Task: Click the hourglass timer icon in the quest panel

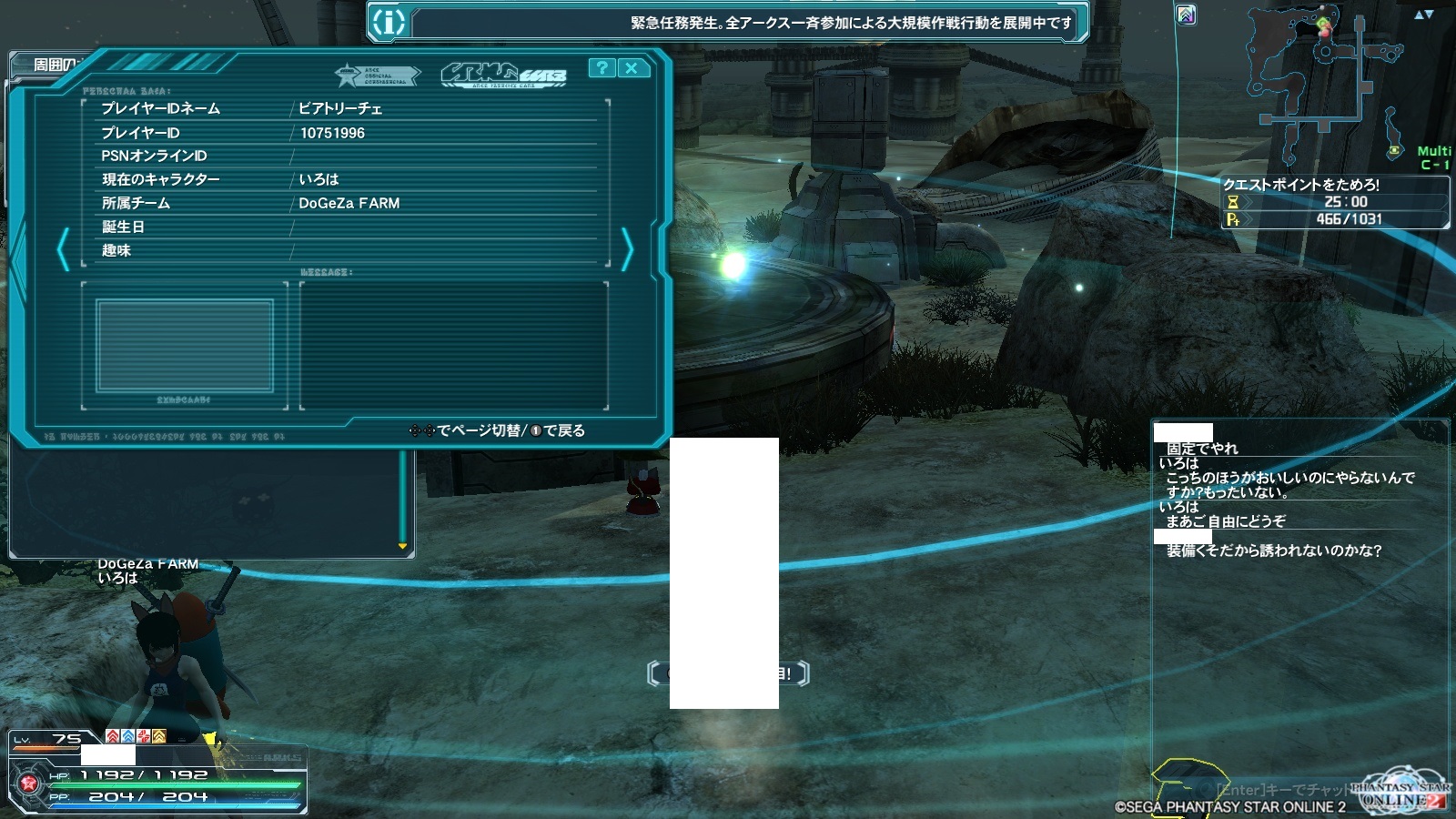Action: [1232, 203]
